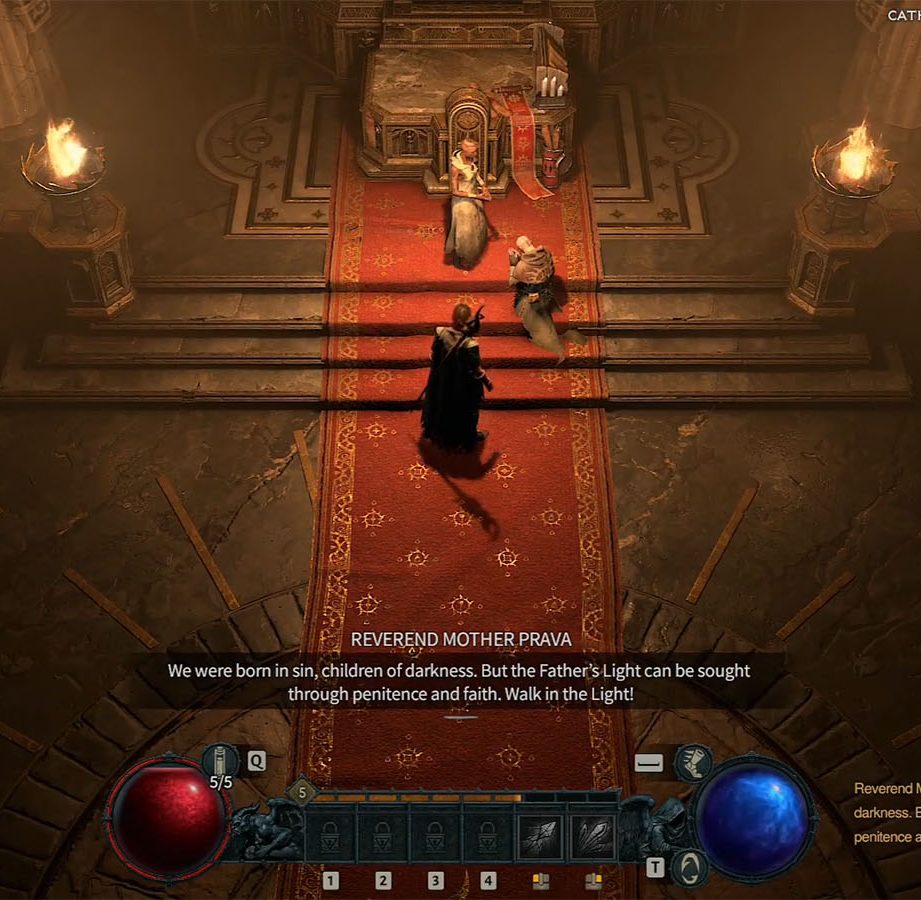Use the healing potion icon
Viewport: 921px width, 900px height.
click(x=220, y=762)
